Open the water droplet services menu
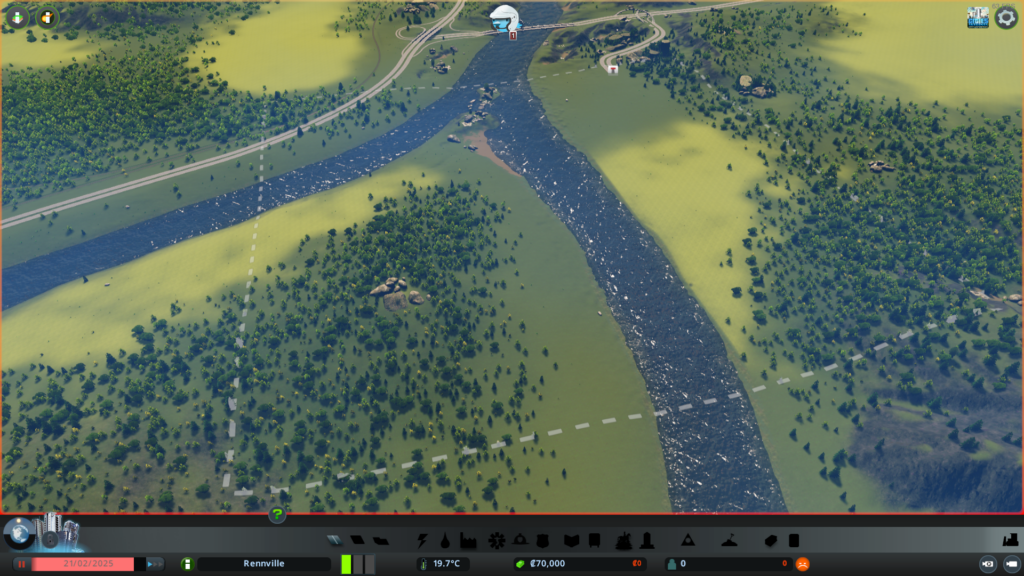1024x576 pixels. (445, 541)
